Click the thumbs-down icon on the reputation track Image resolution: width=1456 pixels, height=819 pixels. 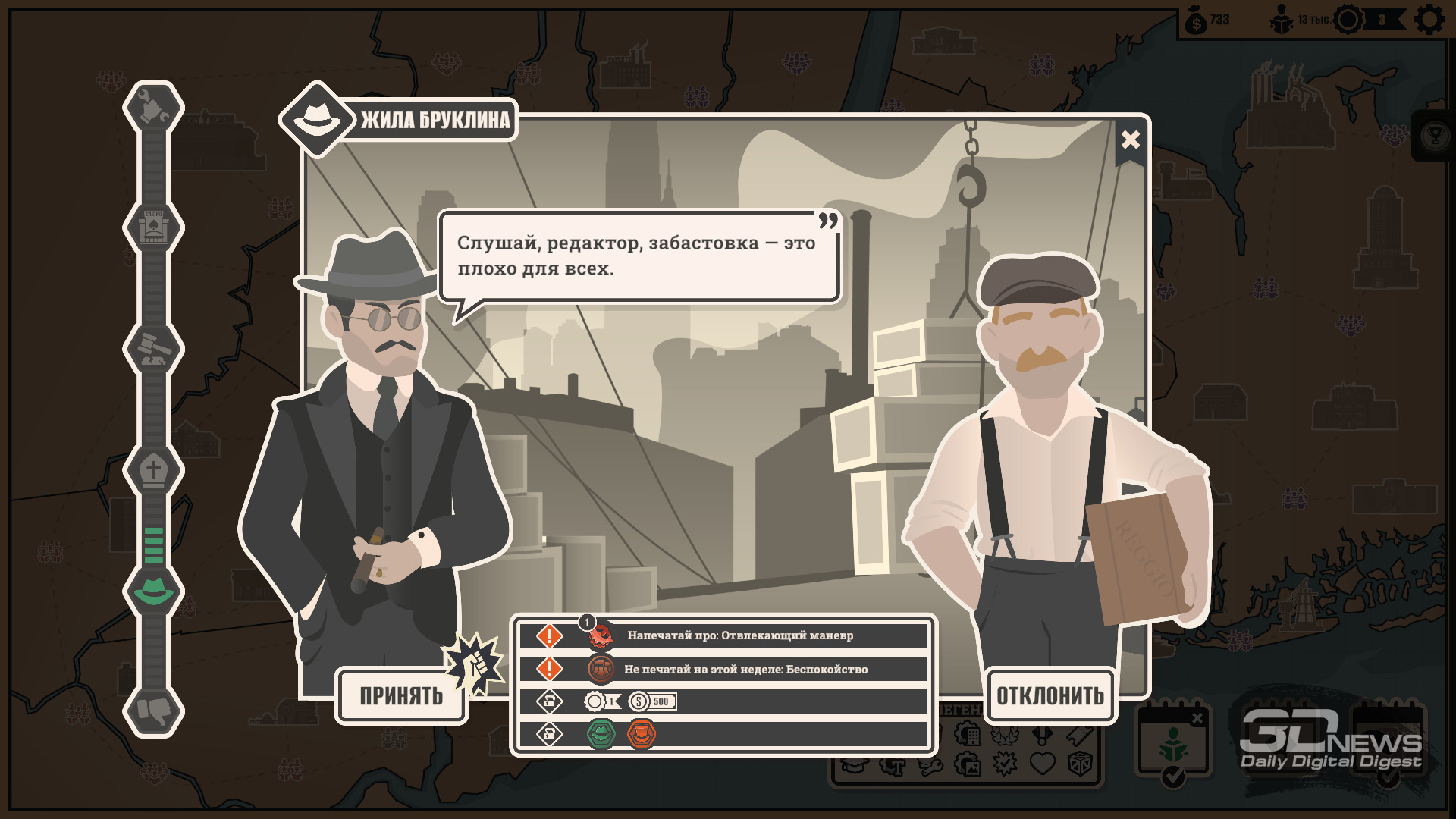click(153, 711)
